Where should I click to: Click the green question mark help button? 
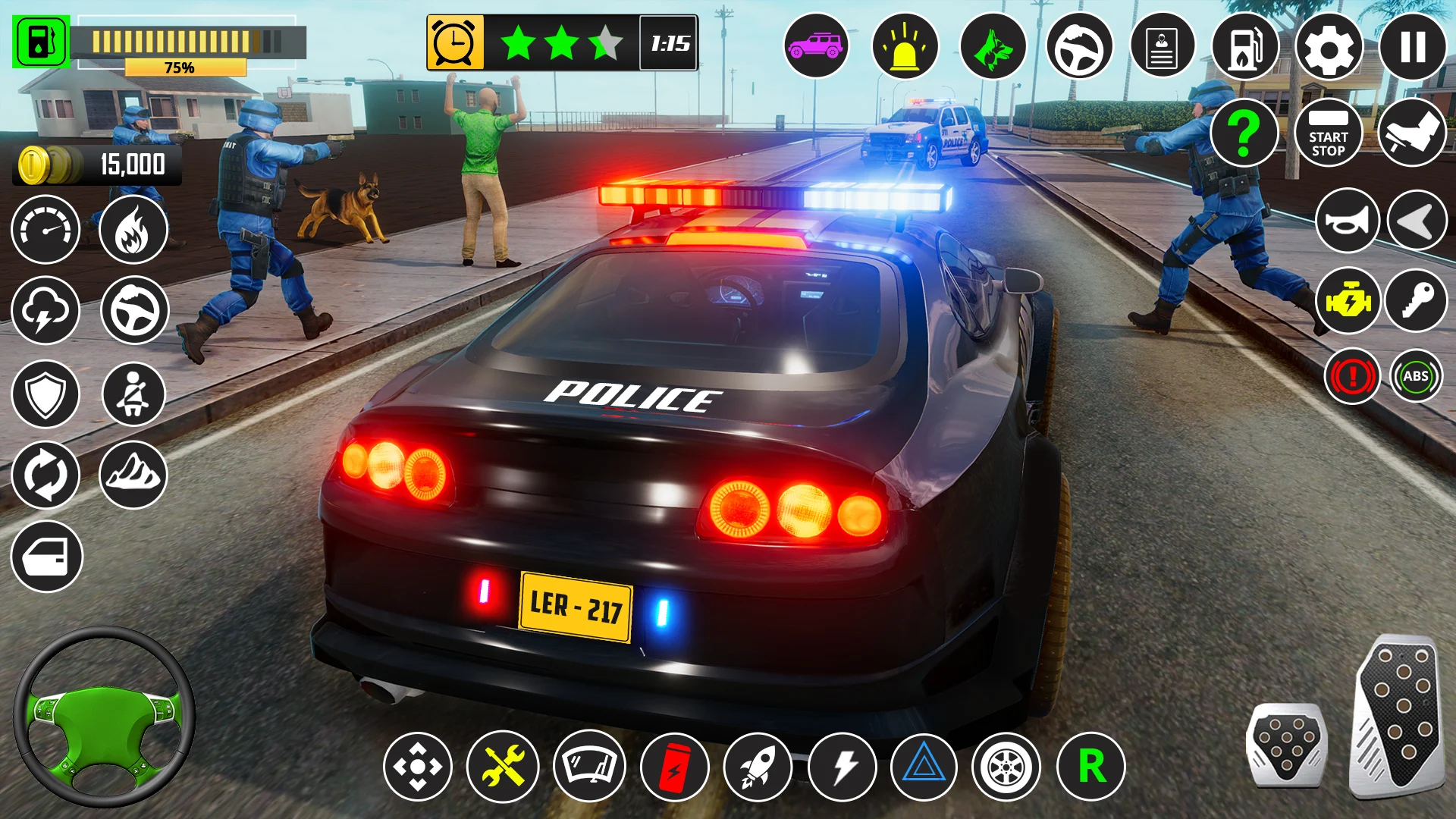tap(1244, 133)
